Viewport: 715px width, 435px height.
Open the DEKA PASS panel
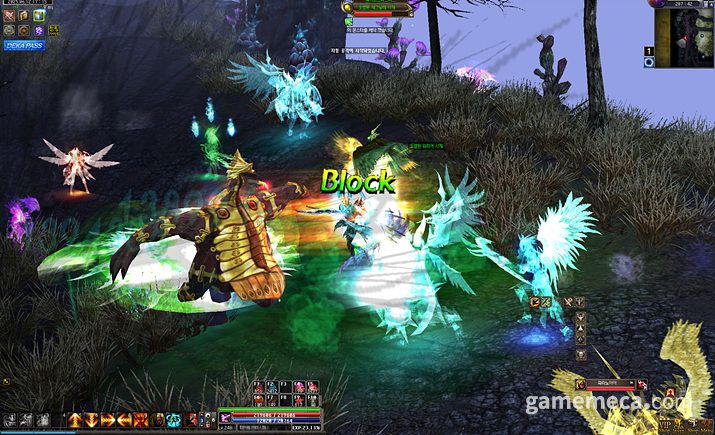pos(24,45)
